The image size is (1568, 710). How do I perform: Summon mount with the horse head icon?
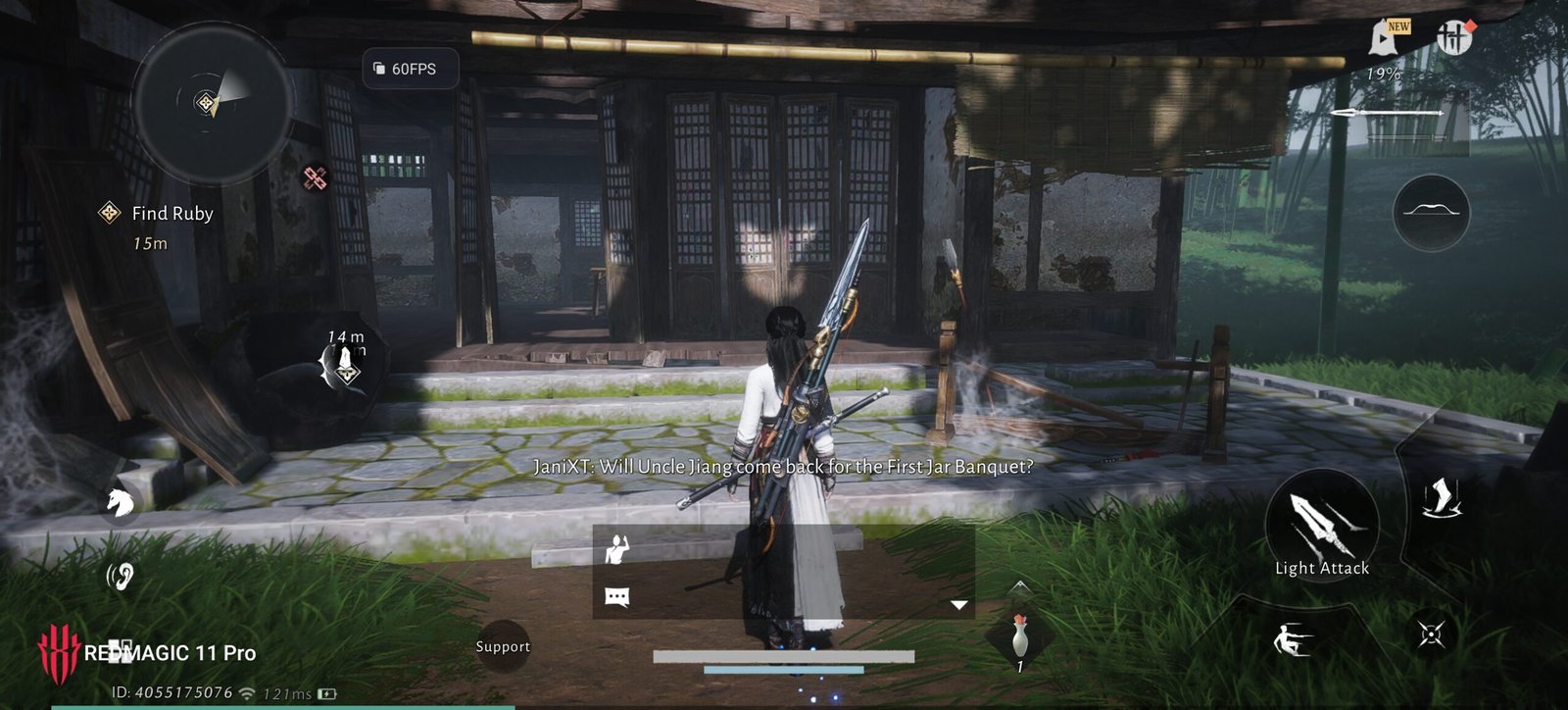pyautogui.click(x=120, y=502)
